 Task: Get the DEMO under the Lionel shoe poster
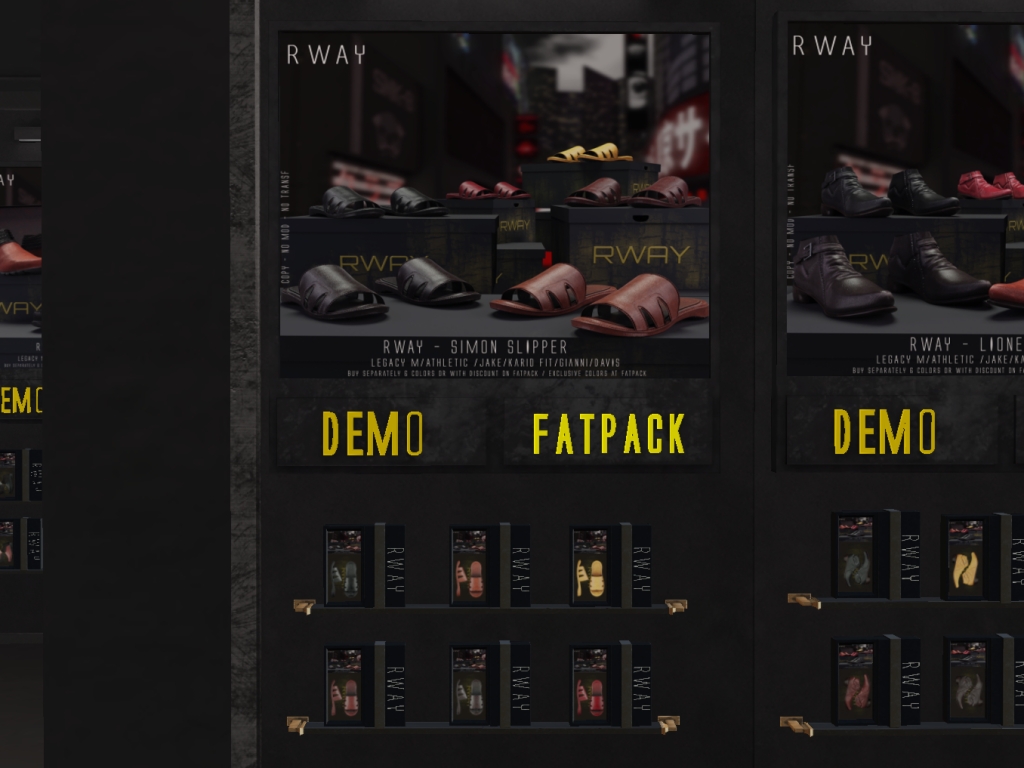(884, 430)
